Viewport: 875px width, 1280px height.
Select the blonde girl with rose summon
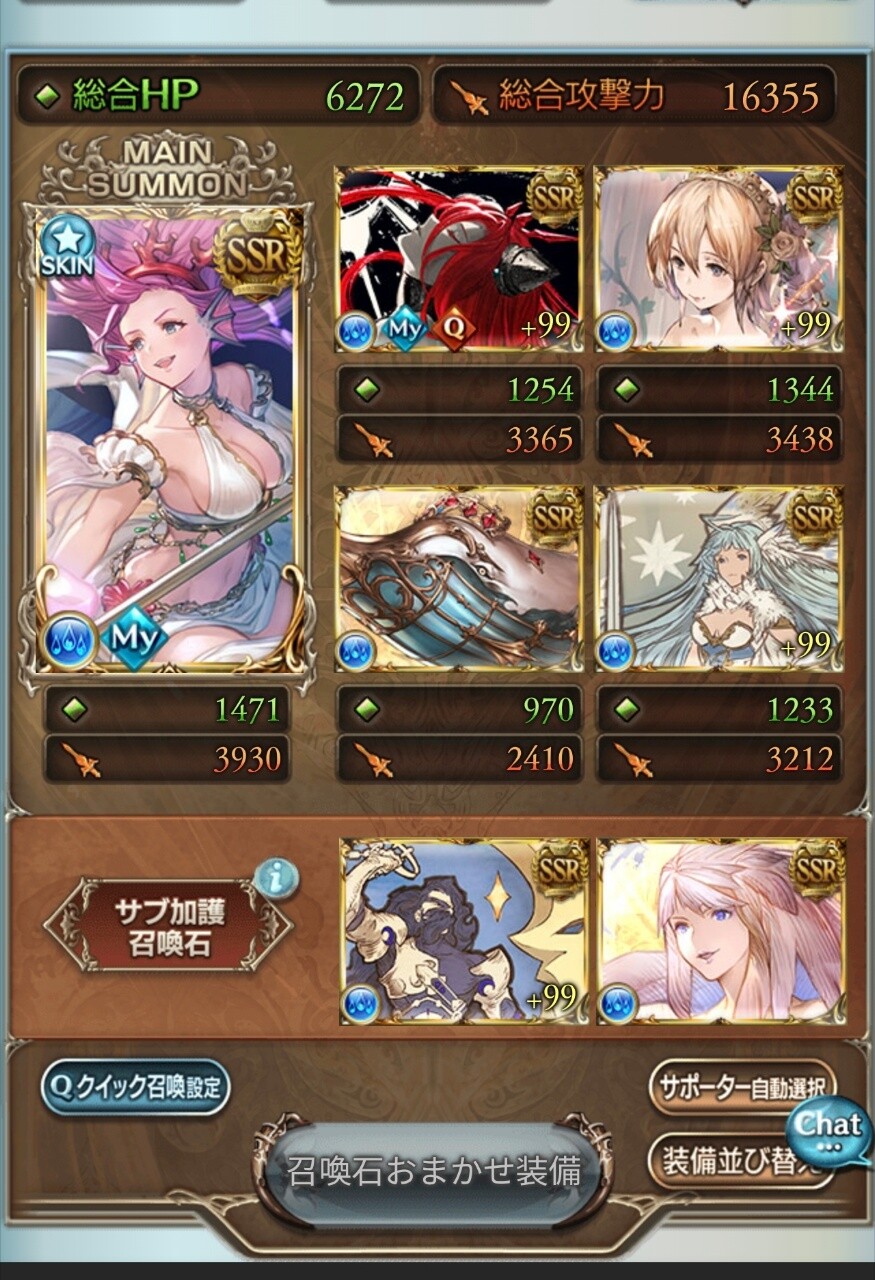[x=718, y=258]
